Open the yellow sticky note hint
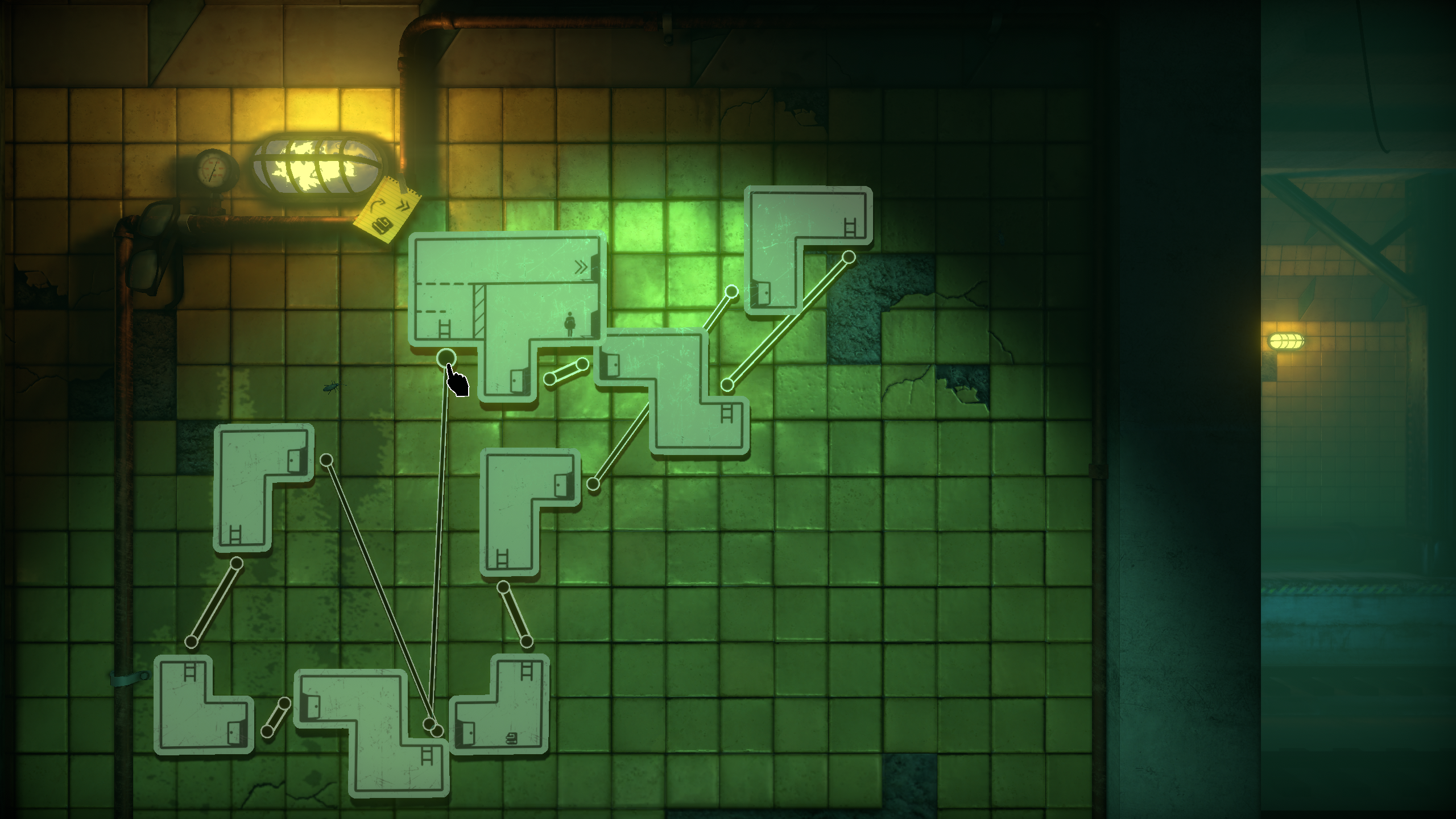This screenshot has width=1456, height=819. tap(388, 210)
